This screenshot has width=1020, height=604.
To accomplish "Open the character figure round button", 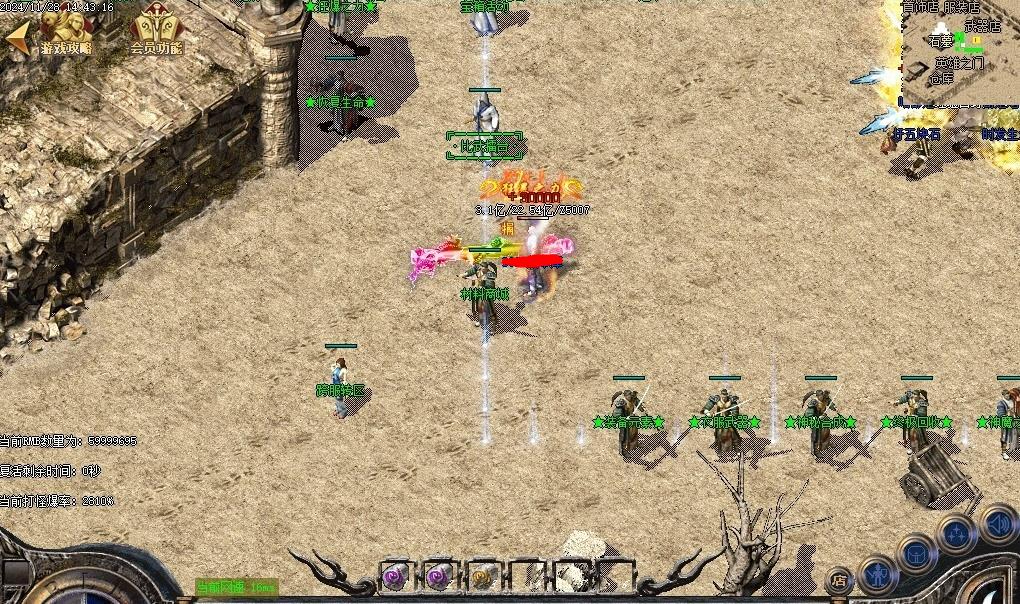I will click(877, 575).
